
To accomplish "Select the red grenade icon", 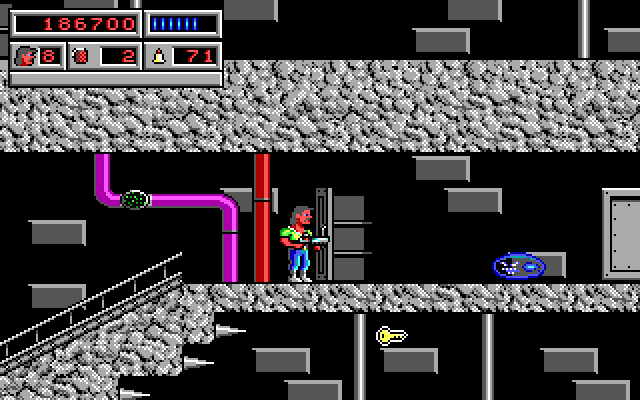I will 80,56.
